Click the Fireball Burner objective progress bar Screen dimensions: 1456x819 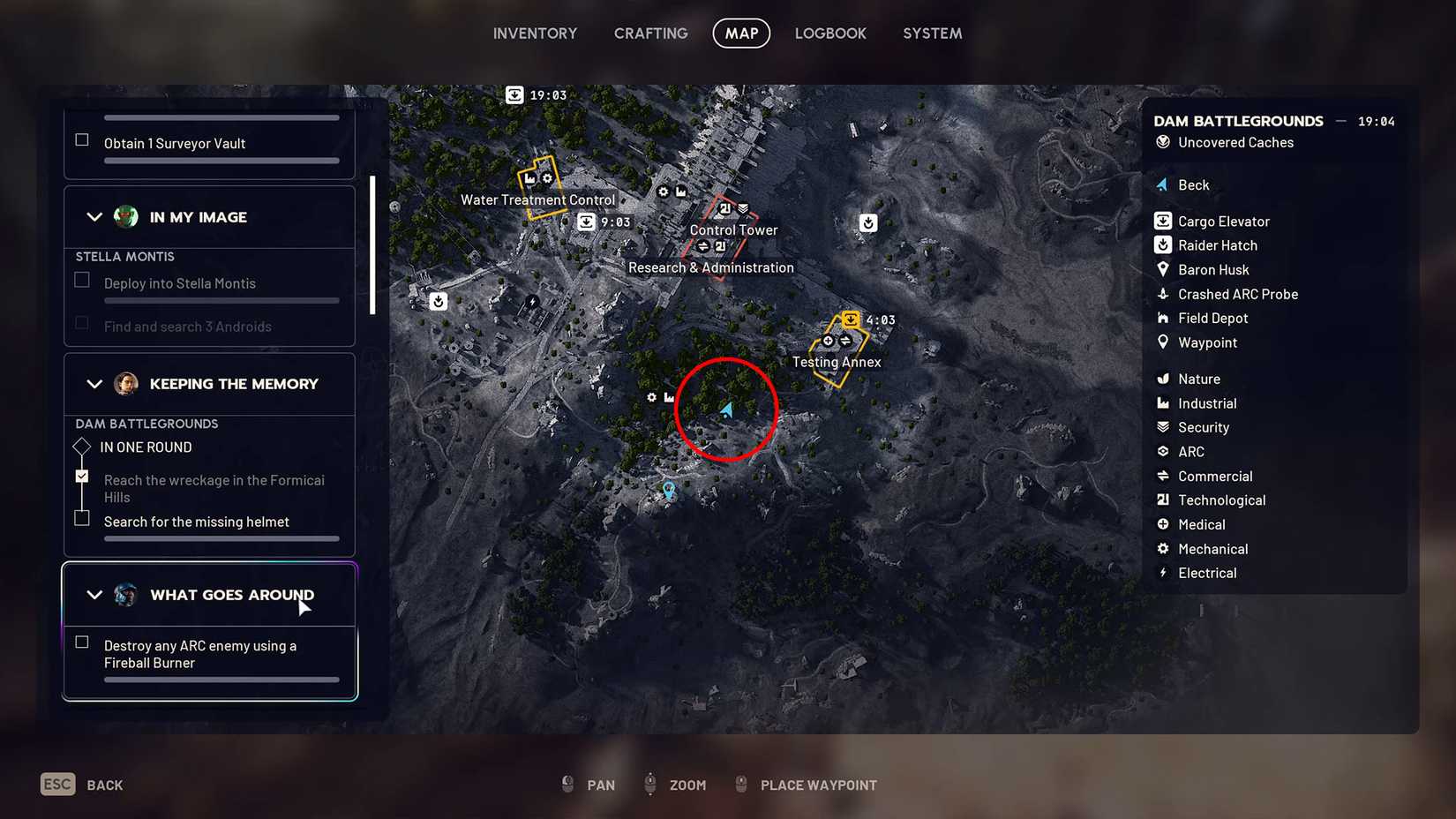tap(221, 679)
